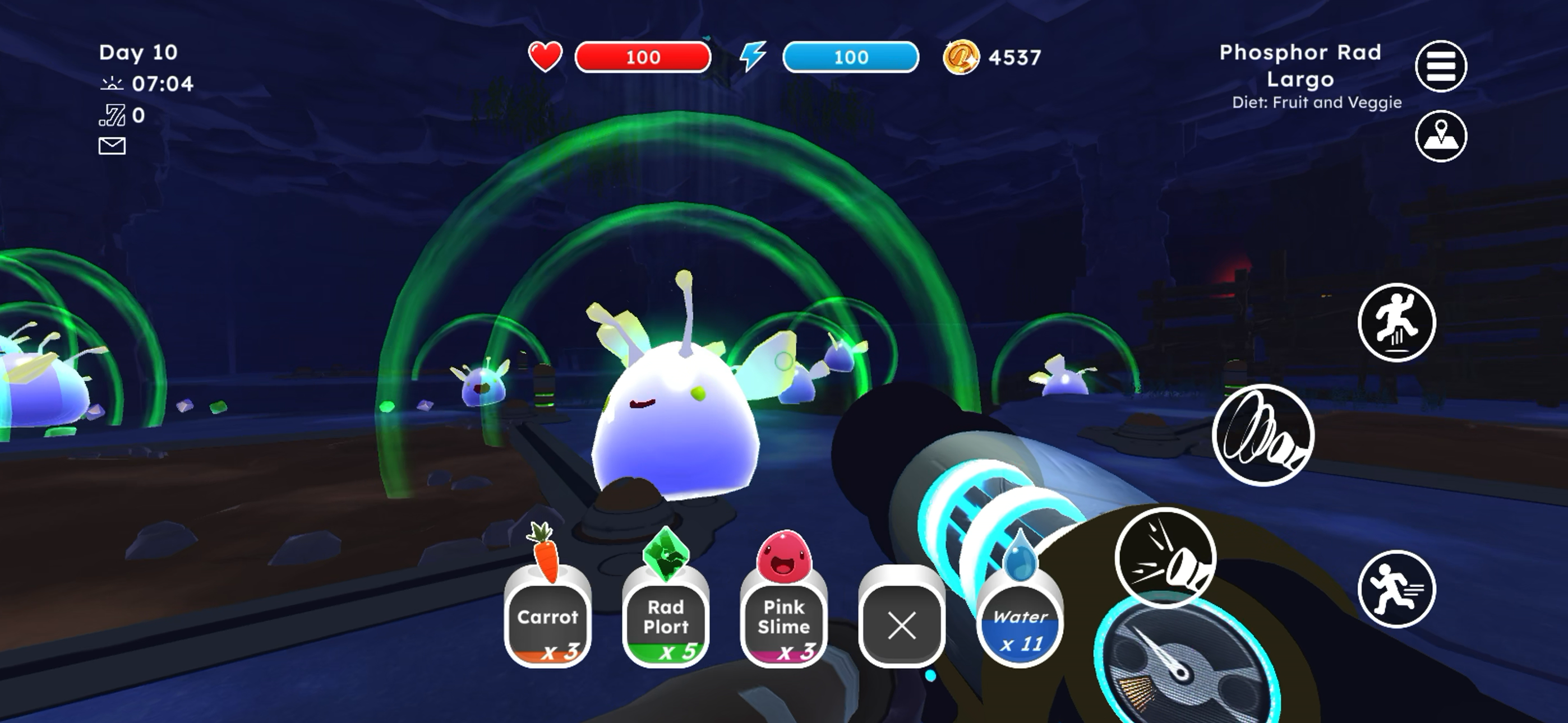This screenshot has height=723, width=1568.
Task: Open the hamburger pause menu
Action: (x=1440, y=66)
